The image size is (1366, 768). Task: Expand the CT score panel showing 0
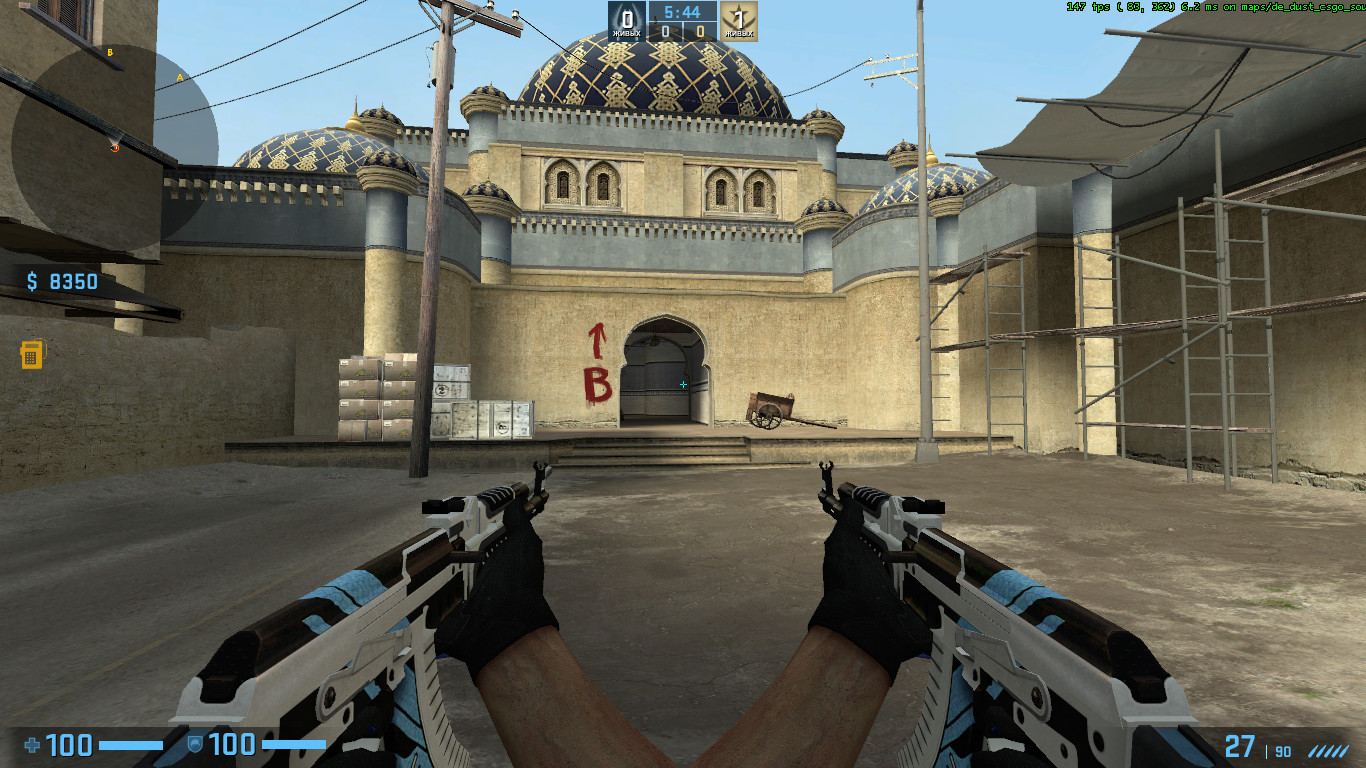[666, 29]
